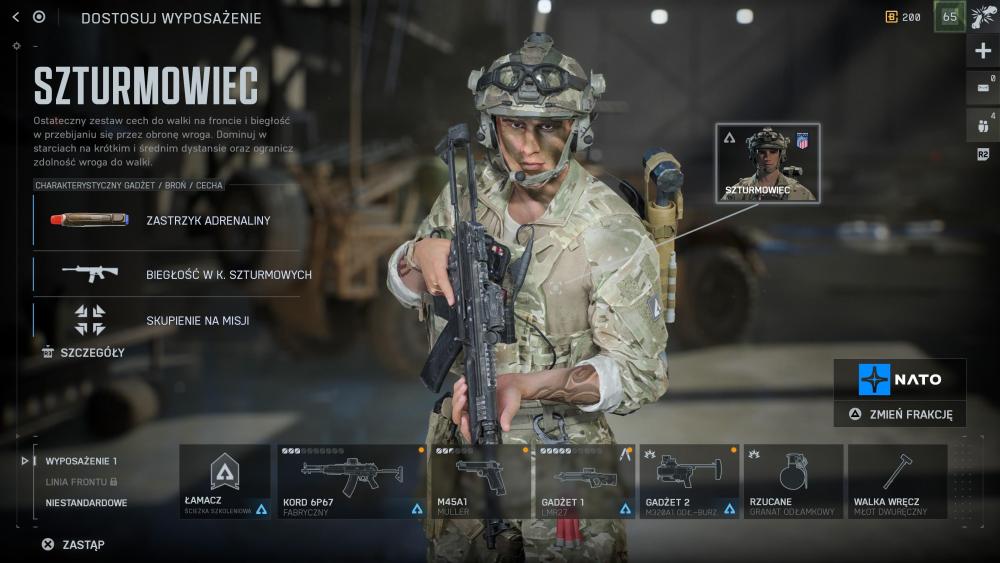Select the Niestandardowe loadout tab
Screen dimensions: 1000x563
tap(86, 503)
